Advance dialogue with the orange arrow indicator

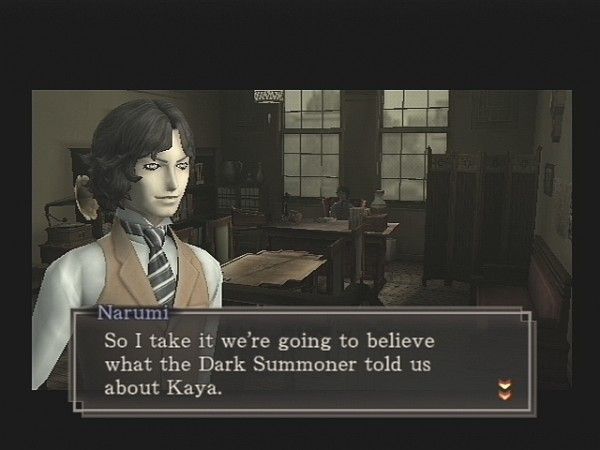click(x=503, y=387)
